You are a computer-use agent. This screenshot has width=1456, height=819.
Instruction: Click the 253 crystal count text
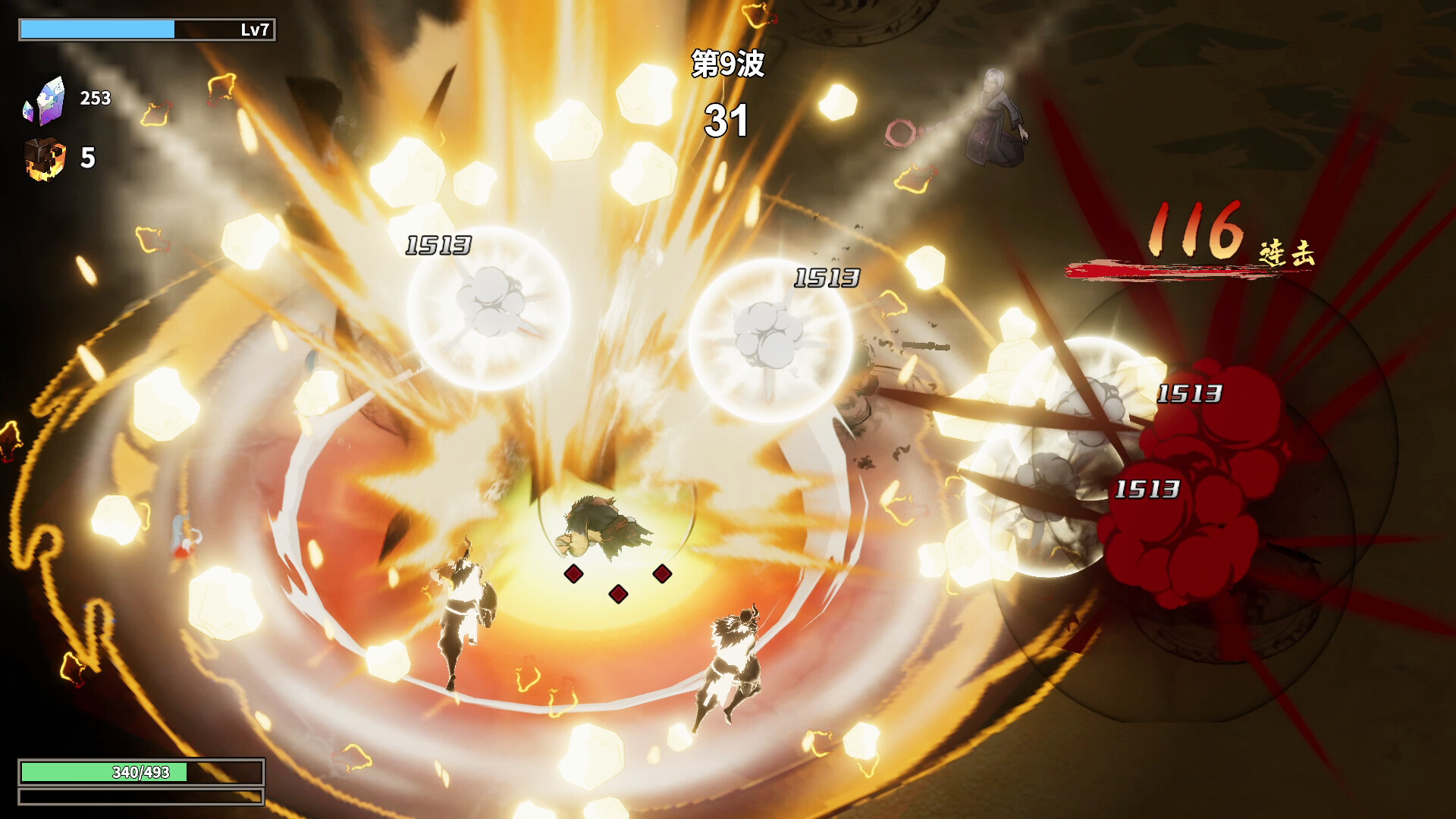(x=94, y=97)
